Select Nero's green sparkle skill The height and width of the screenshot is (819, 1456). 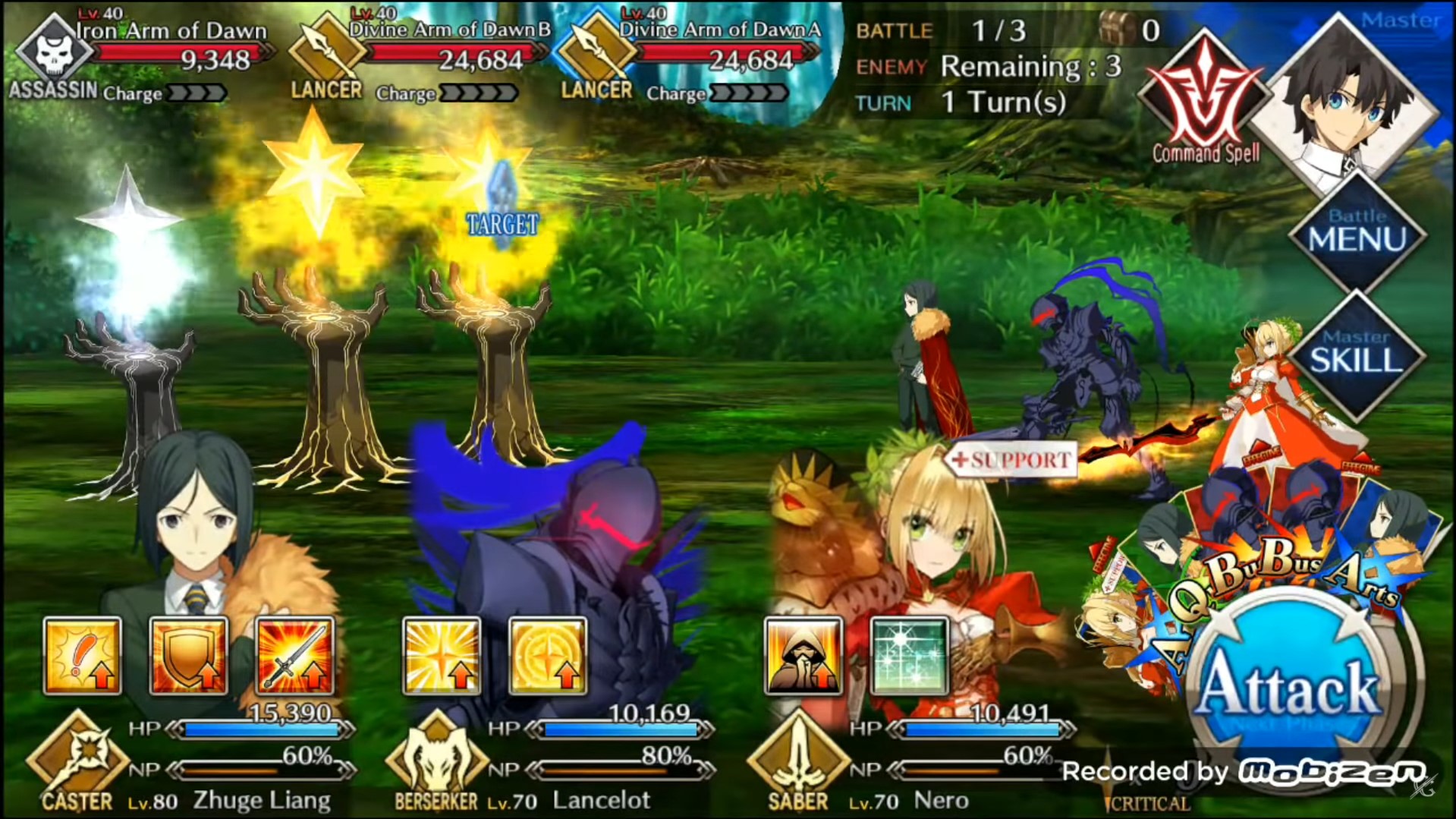tap(909, 657)
